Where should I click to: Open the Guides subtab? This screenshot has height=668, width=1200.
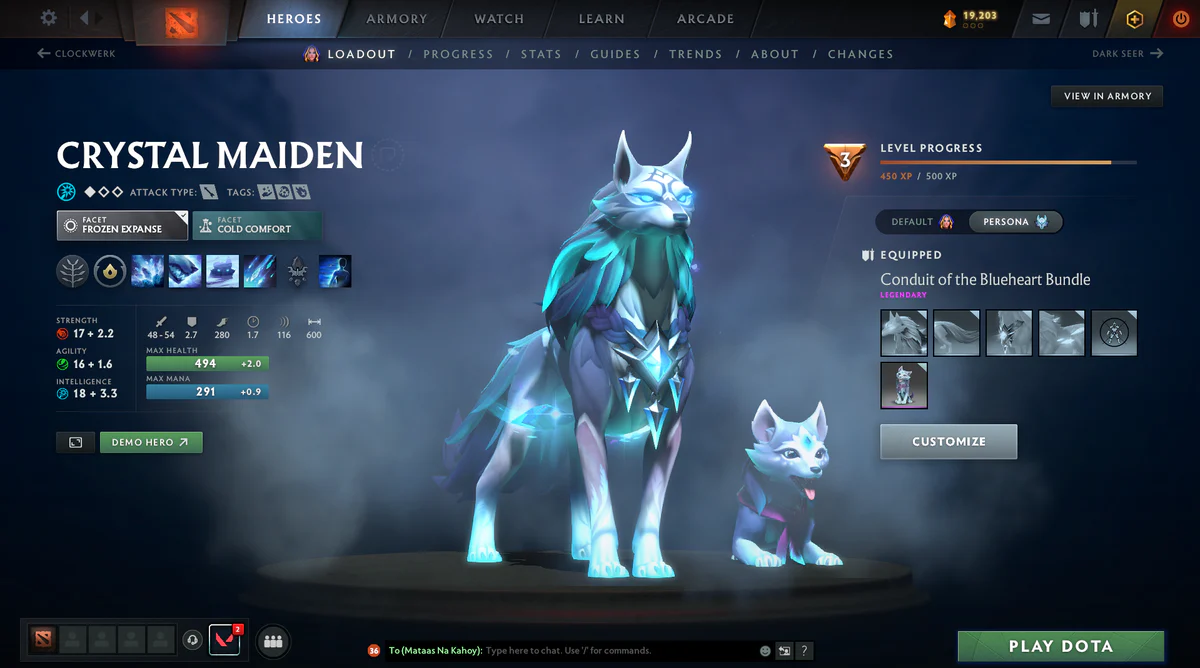pyautogui.click(x=615, y=54)
